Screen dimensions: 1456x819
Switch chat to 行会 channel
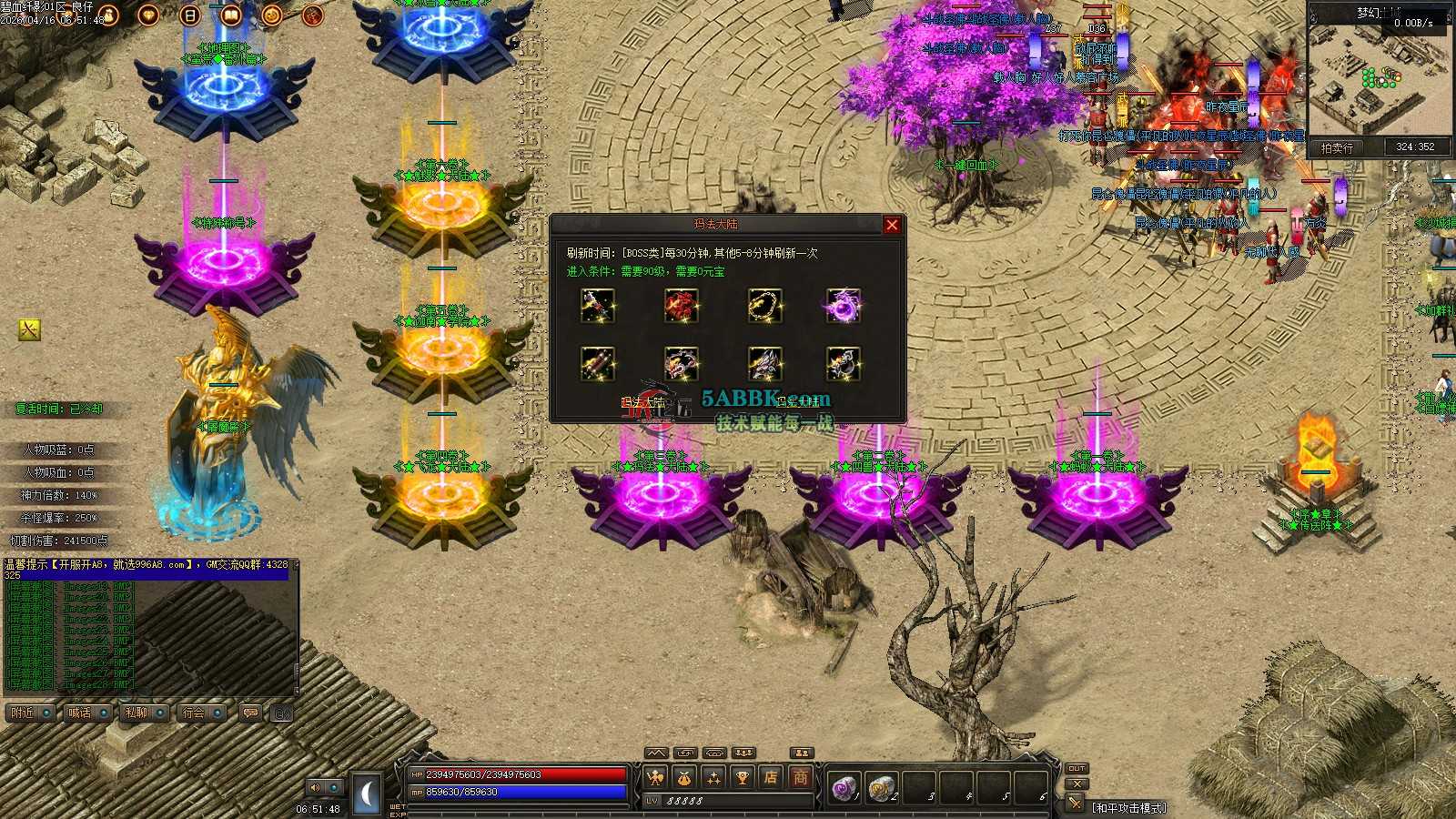(x=194, y=713)
